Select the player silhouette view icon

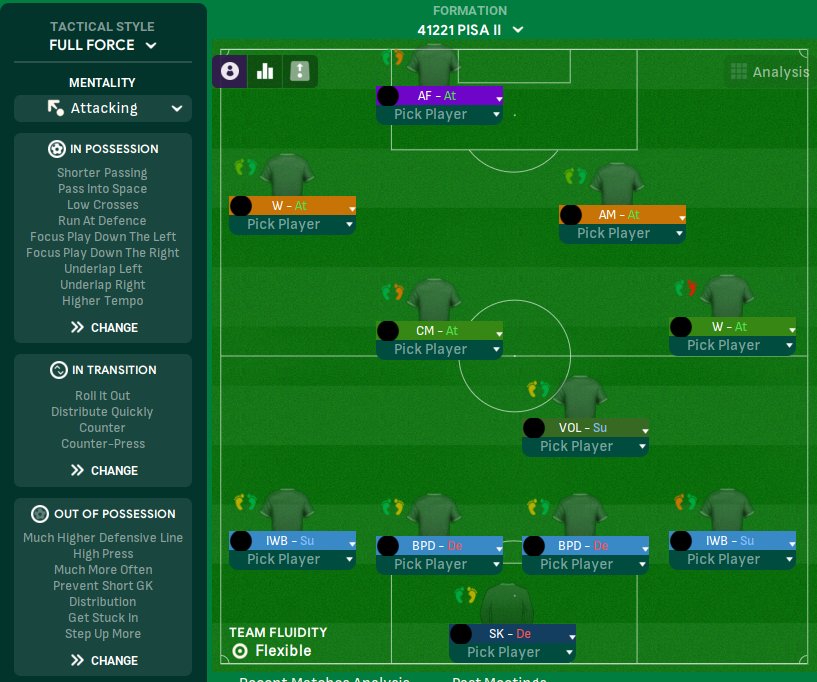pos(230,71)
